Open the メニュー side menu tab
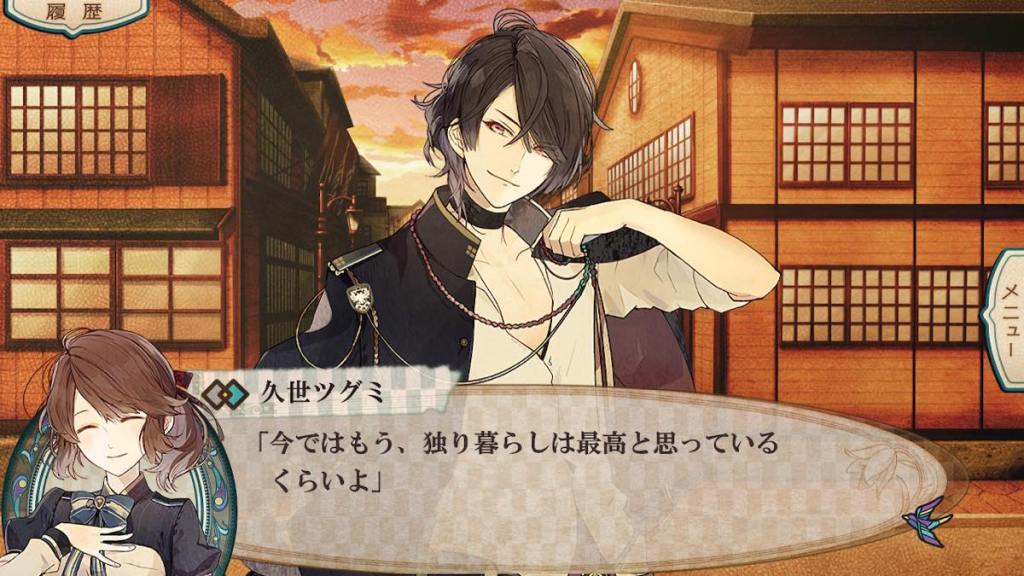 click(1006, 320)
